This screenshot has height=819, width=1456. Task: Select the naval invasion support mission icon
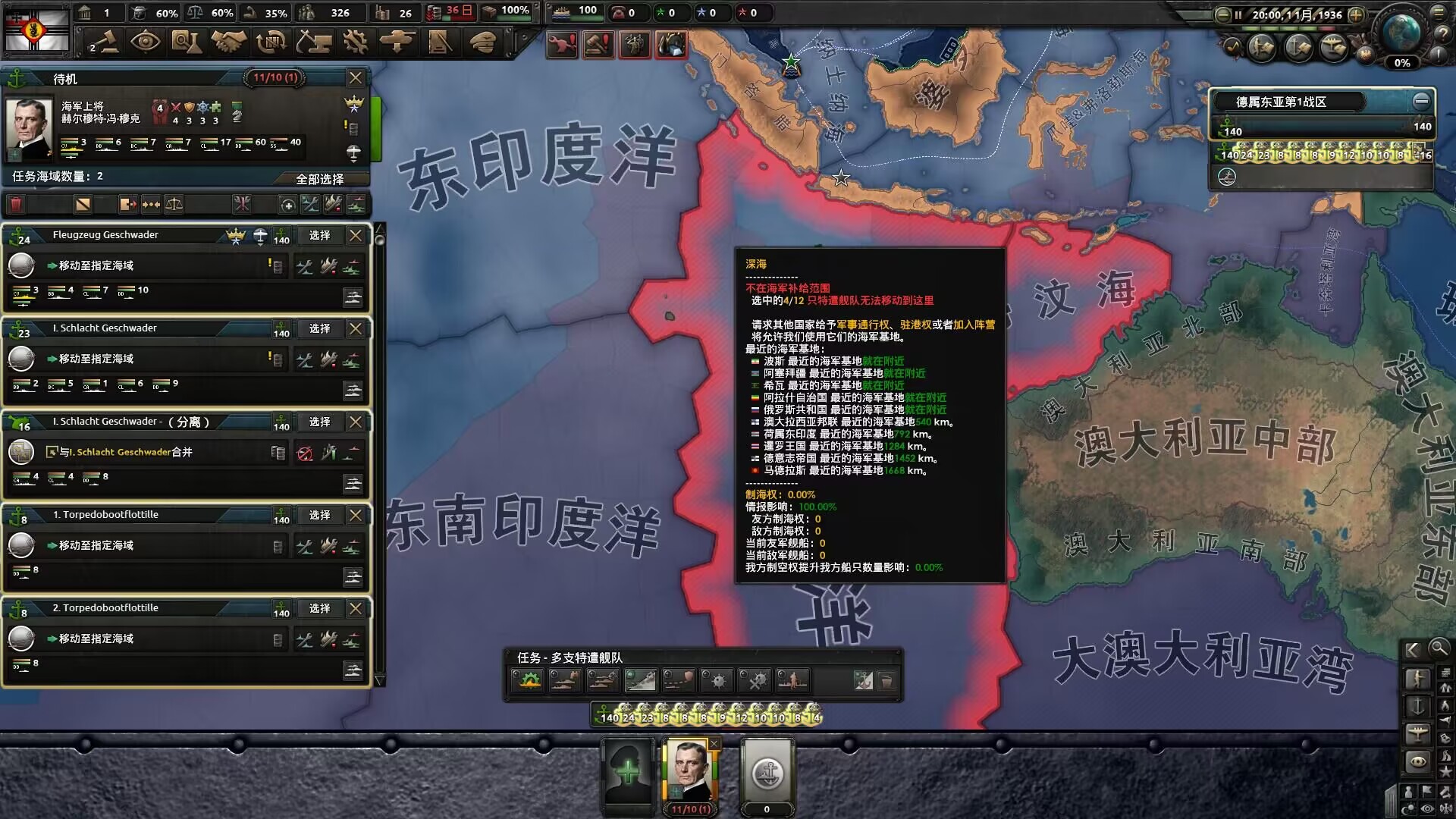point(792,680)
